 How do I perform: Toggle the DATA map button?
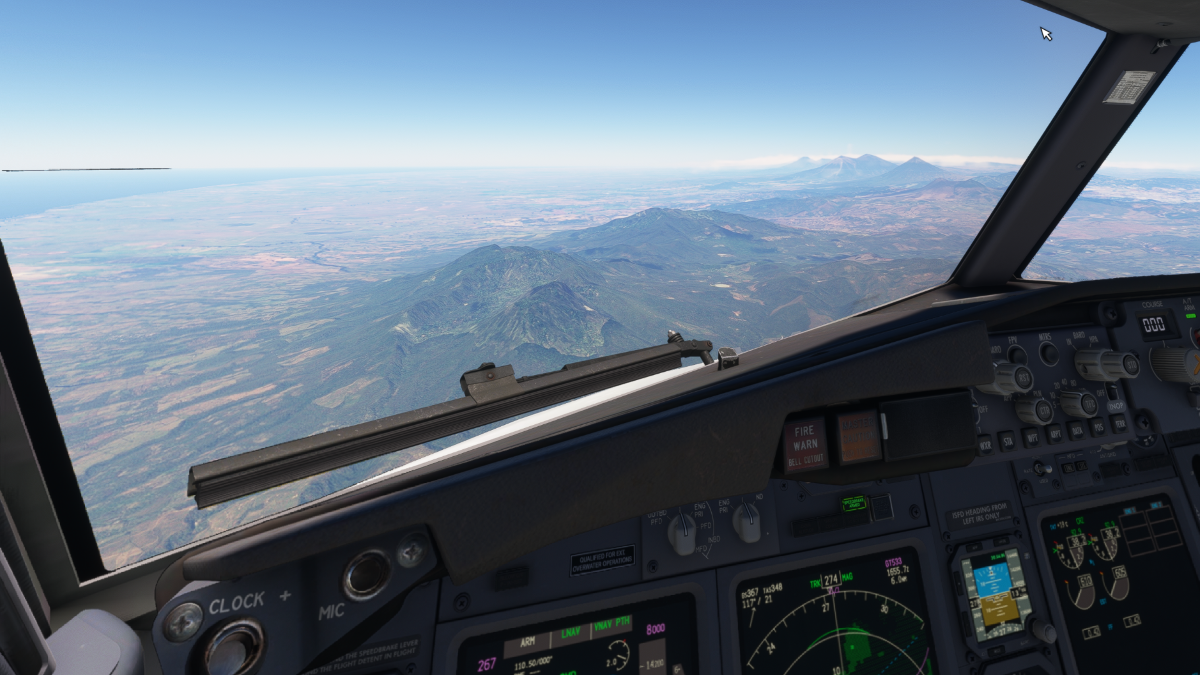point(1077,430)
